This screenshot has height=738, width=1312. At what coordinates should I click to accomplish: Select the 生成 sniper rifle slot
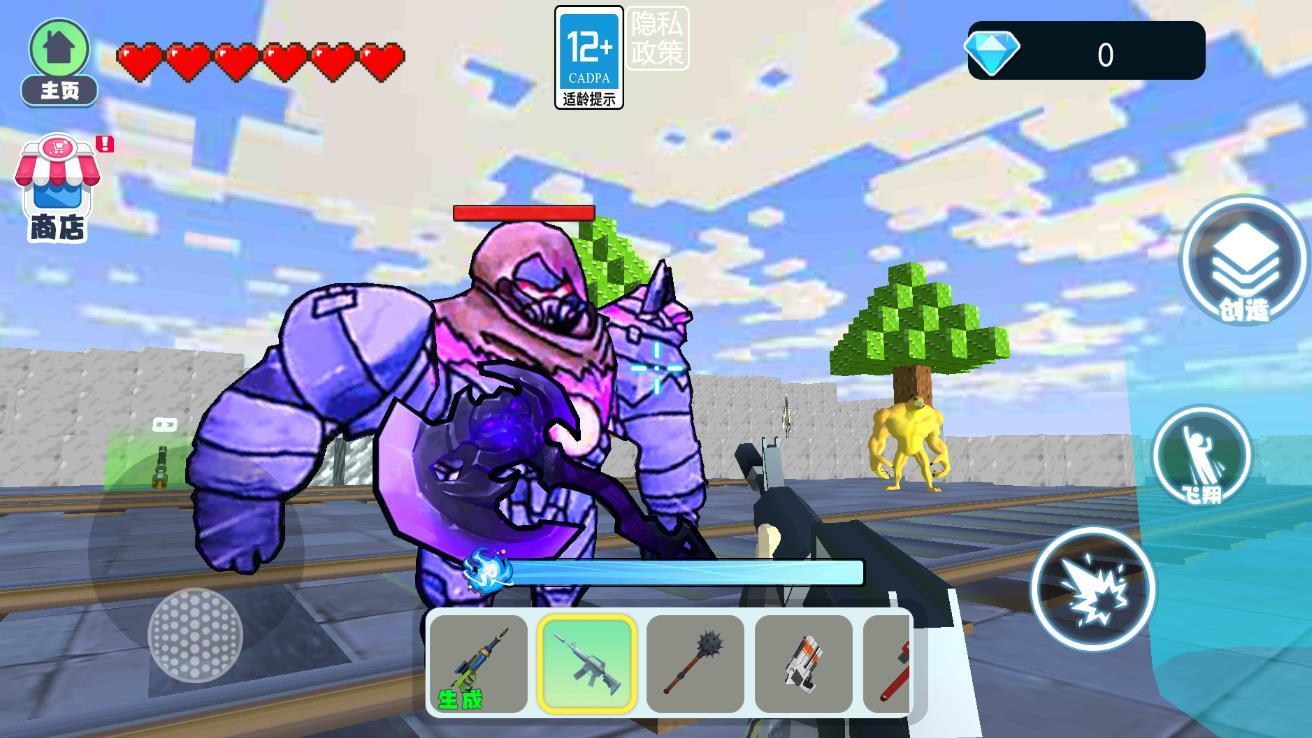(478, 663)
